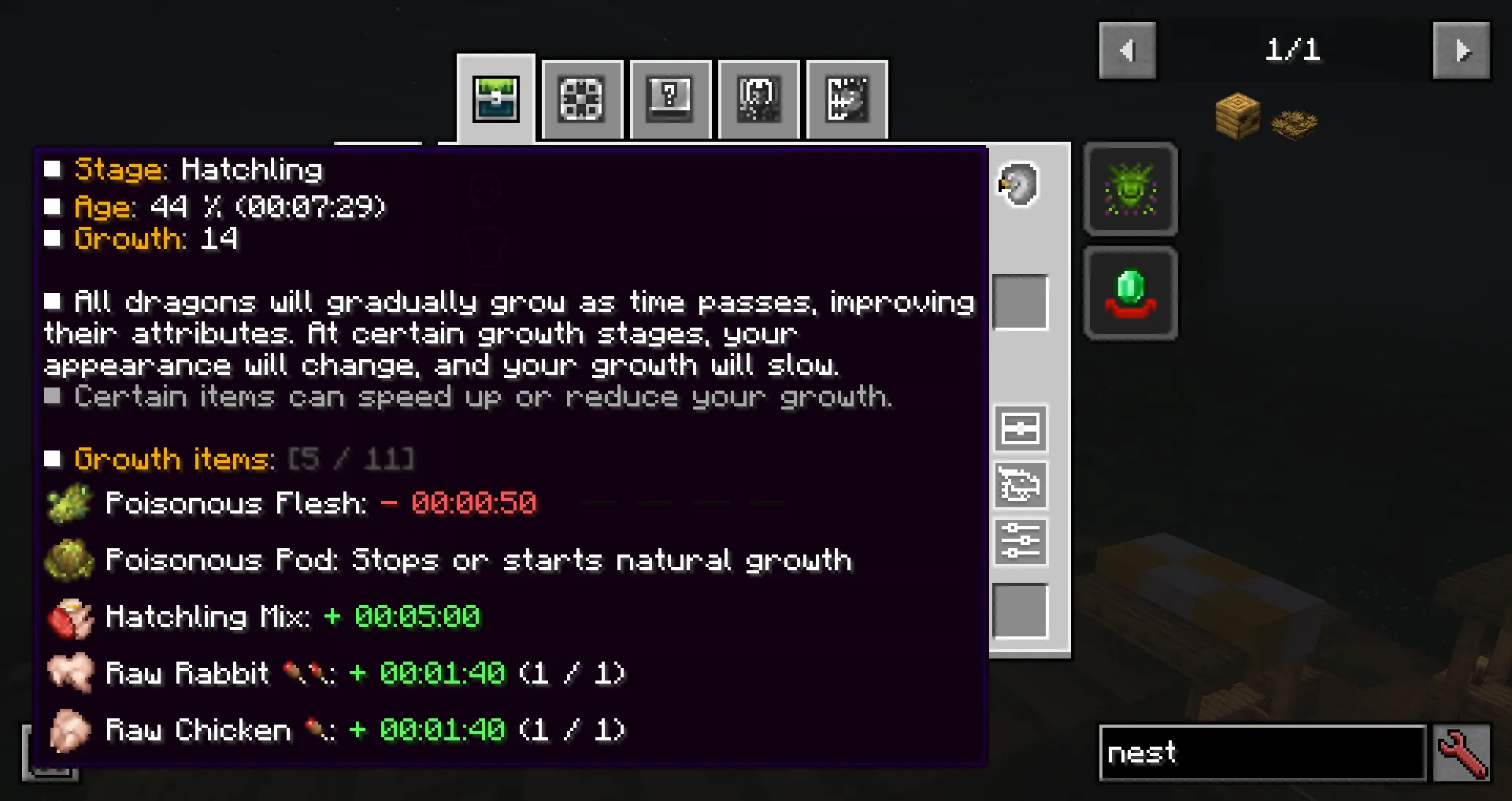Click the Hatchling Mix item icon

point(69,617)
